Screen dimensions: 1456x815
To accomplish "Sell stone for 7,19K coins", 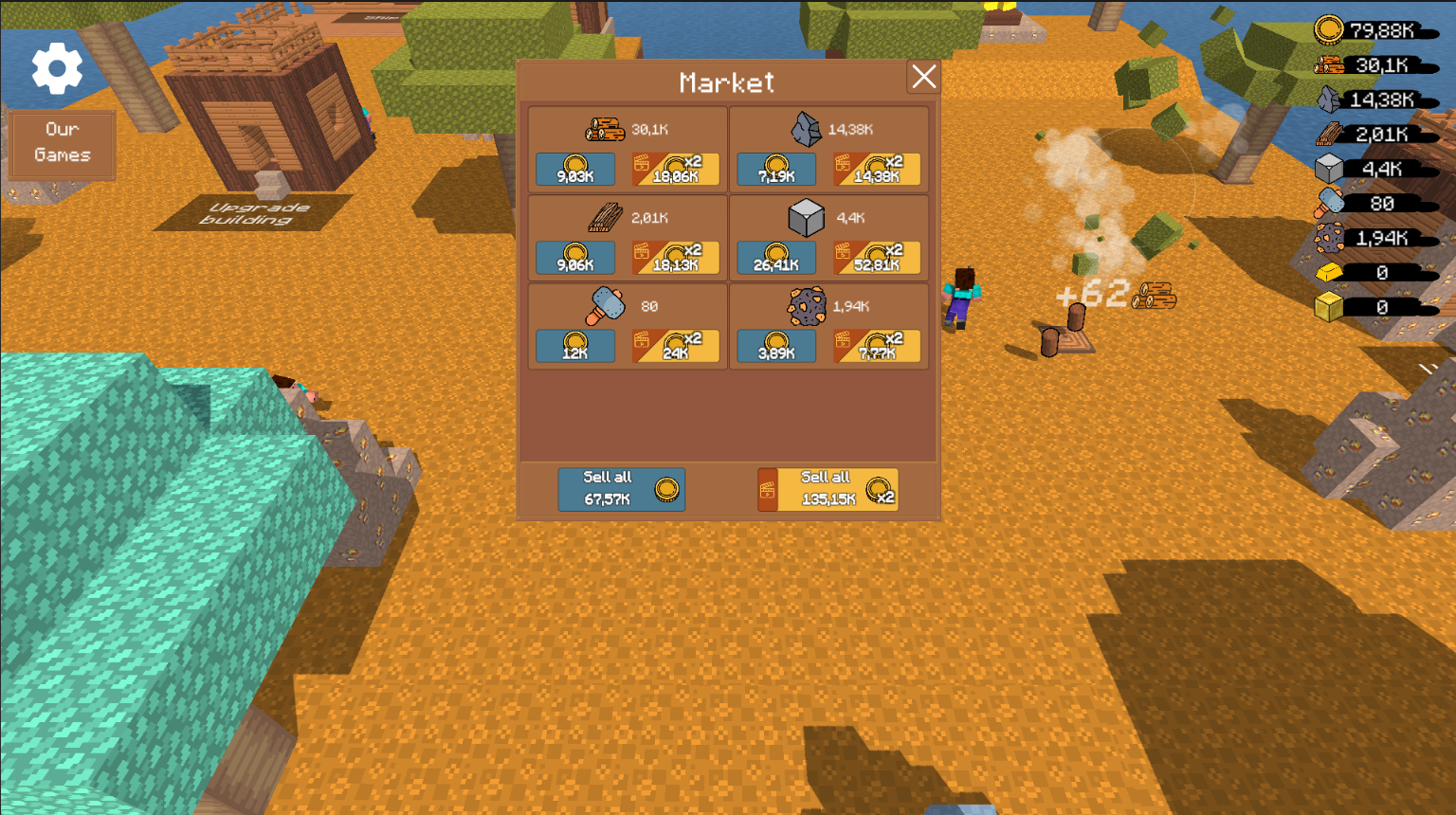I will (775, 170).
